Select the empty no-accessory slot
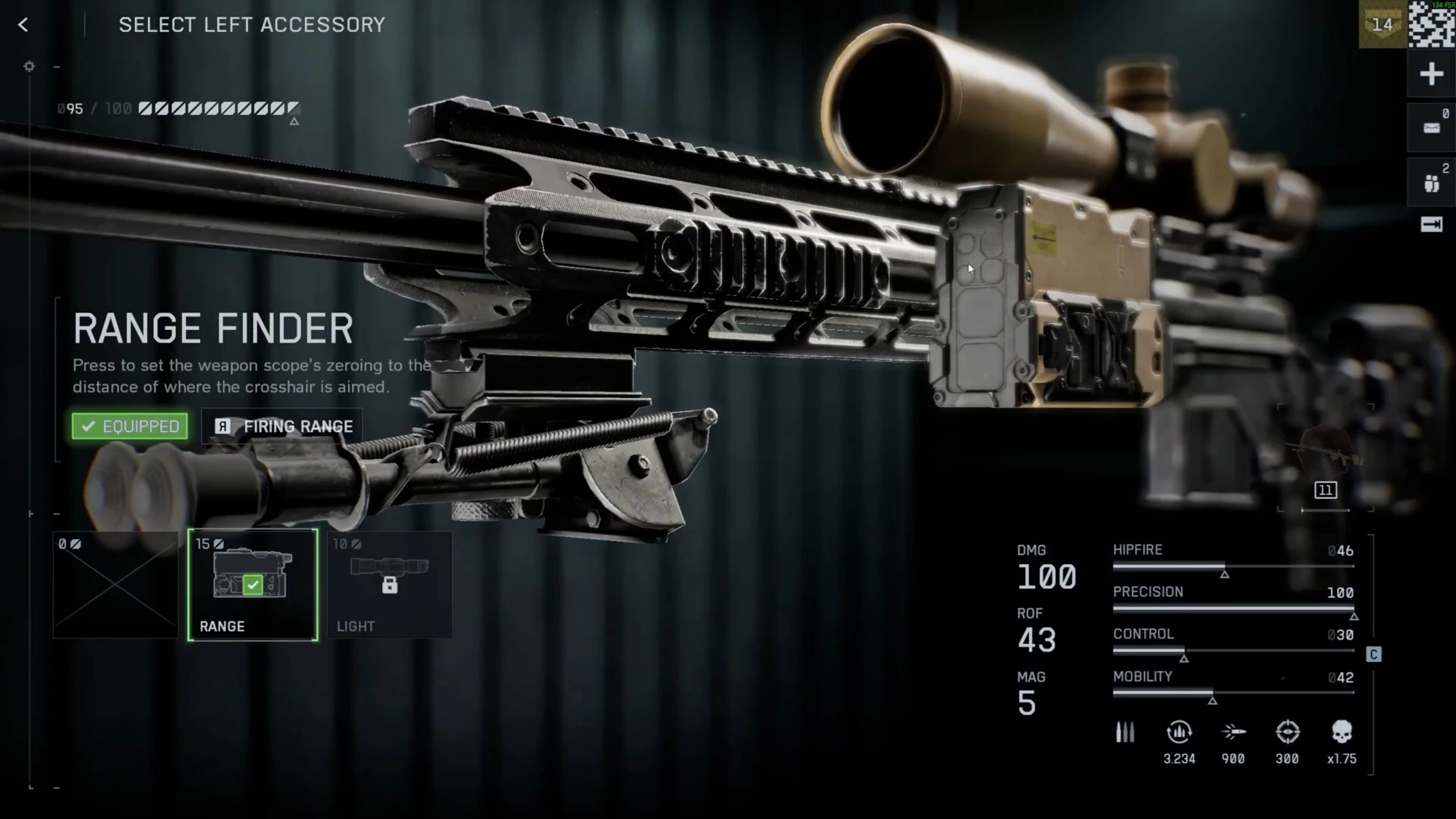Viewport: 1456px width, 819px height. click(115, 585)
